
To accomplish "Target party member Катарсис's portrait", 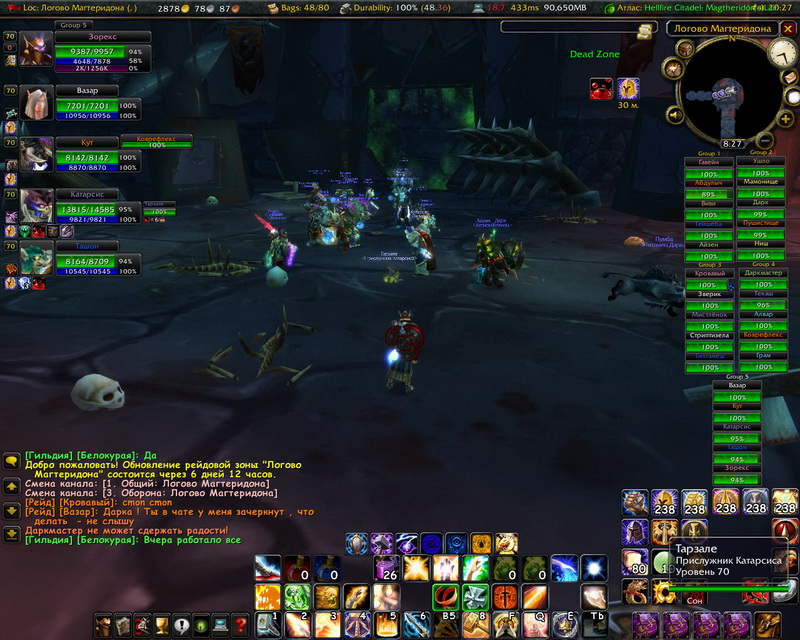I will 37,206.
